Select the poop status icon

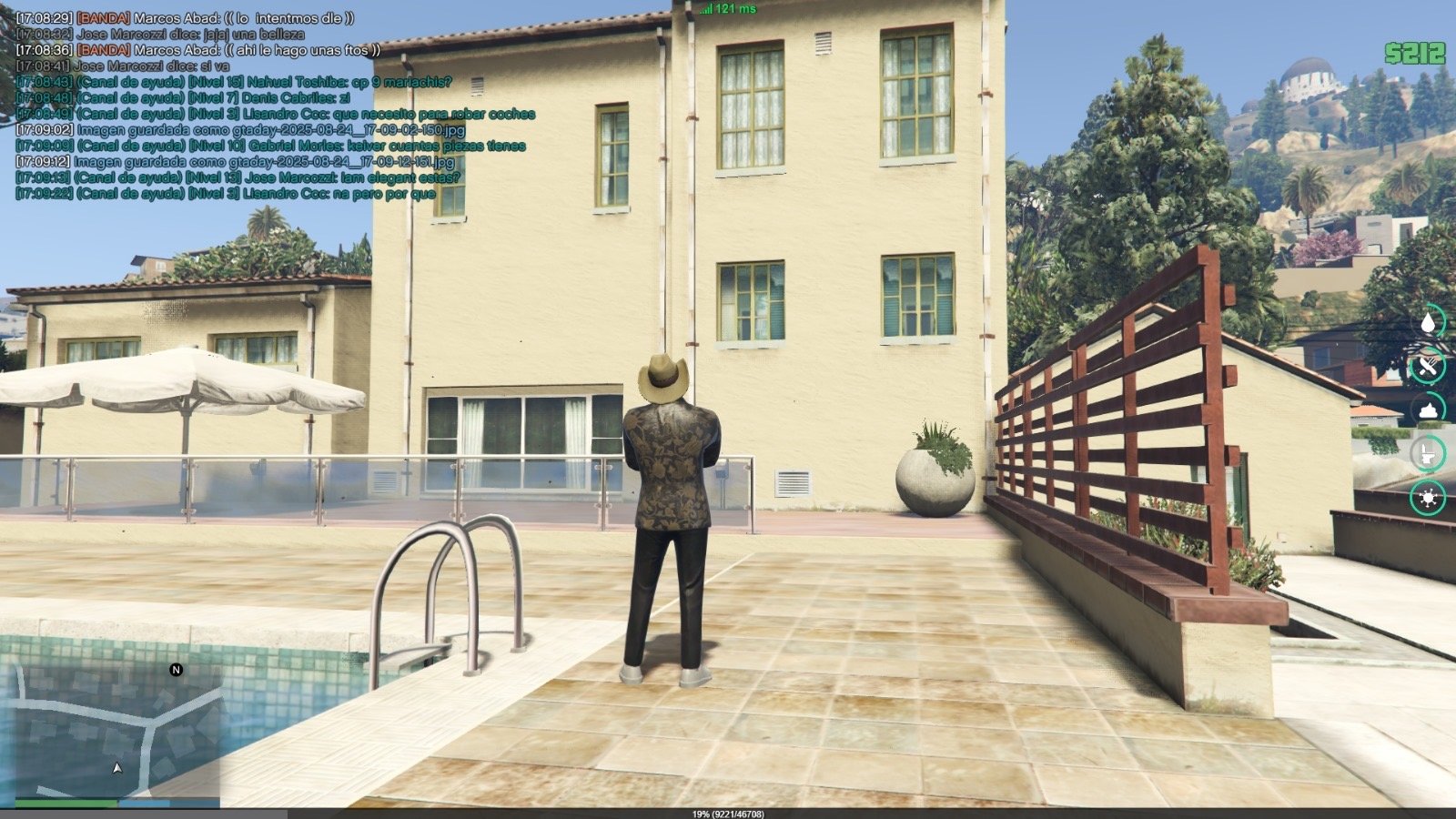pyautogui.click(x=1428, y=409)
